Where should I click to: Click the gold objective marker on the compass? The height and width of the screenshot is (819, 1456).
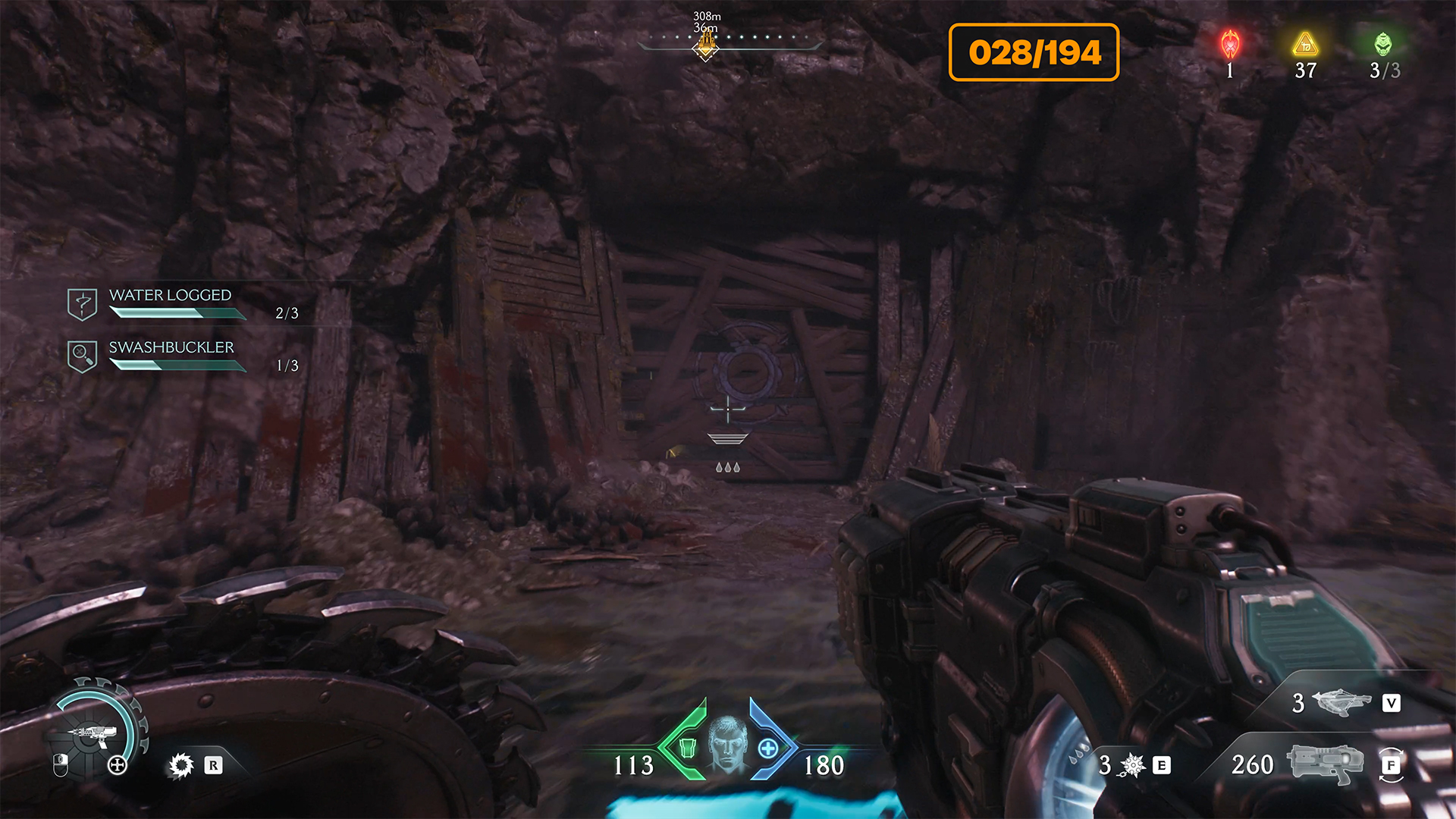point(706,47)
